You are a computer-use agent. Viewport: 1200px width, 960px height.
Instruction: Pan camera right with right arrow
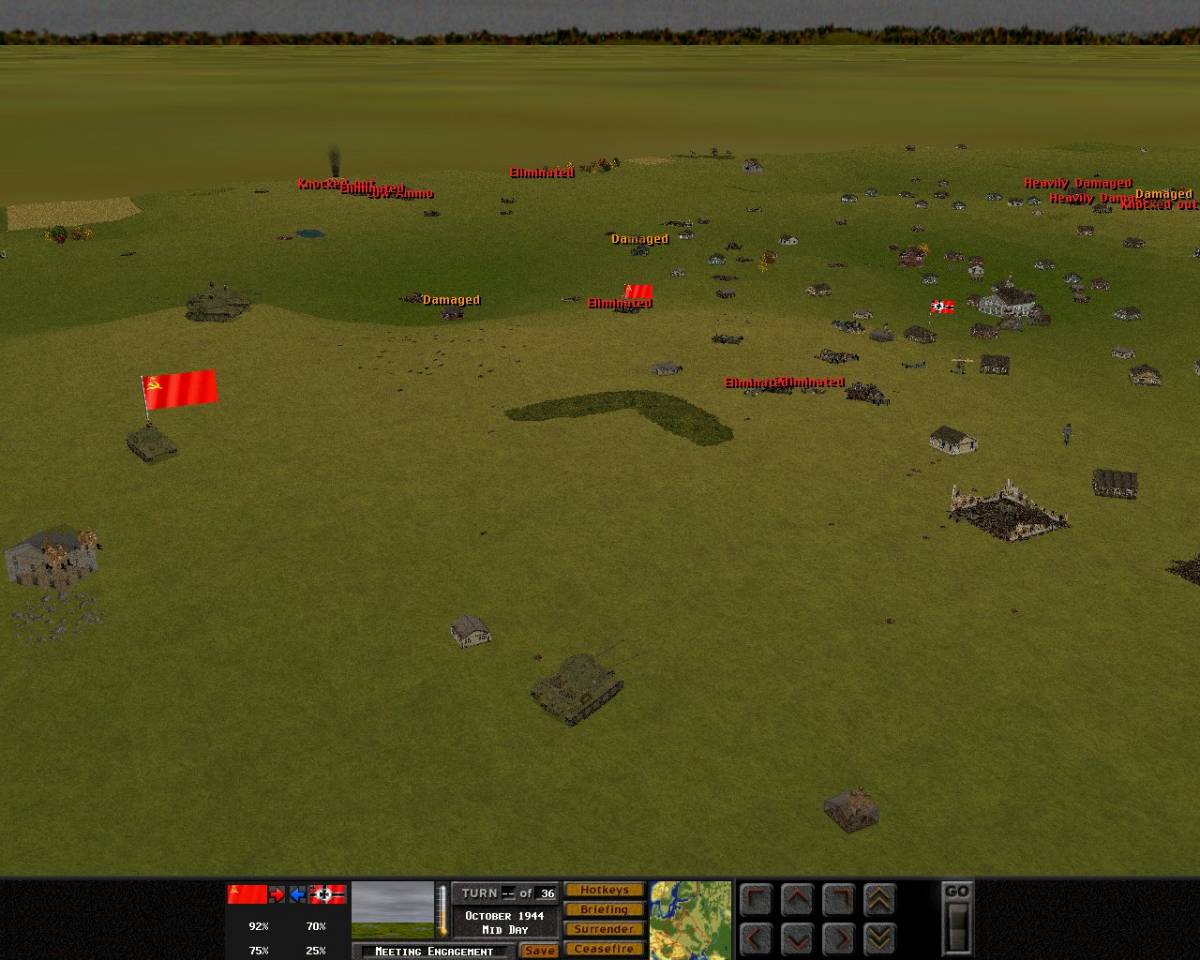tap(838, 939)
